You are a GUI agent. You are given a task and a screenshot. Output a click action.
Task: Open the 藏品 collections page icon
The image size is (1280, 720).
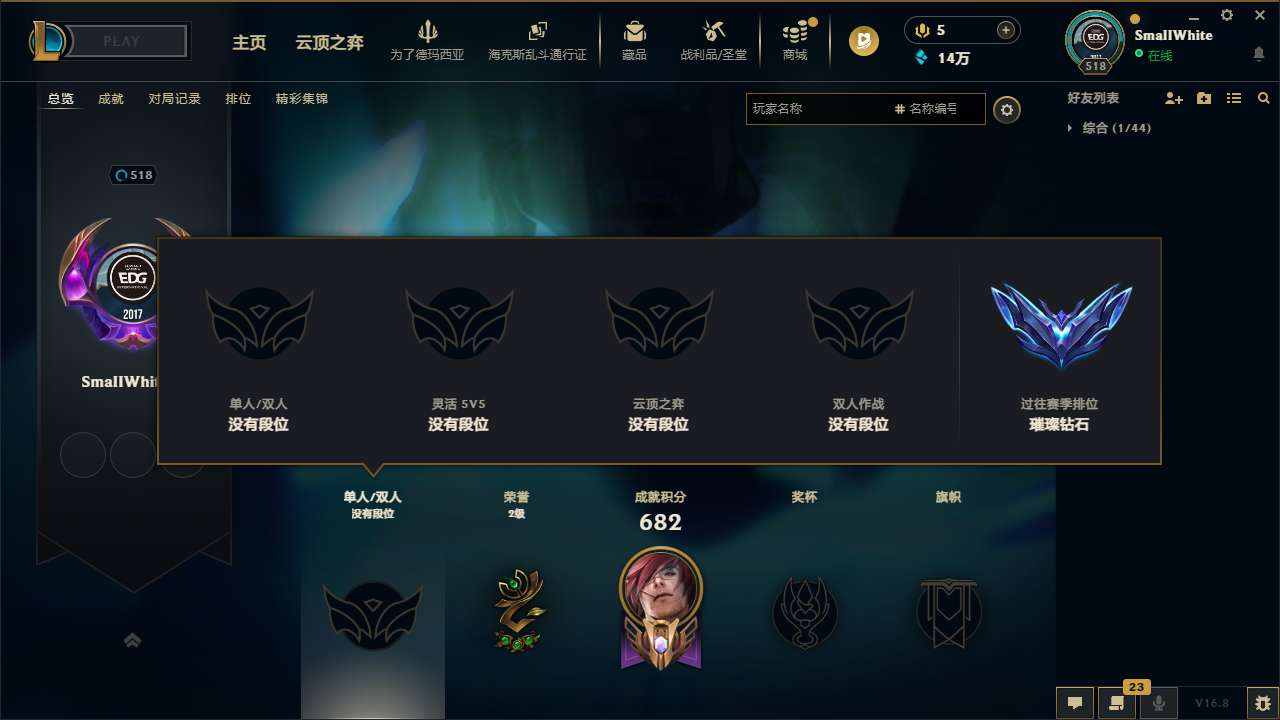click(634, 30)
